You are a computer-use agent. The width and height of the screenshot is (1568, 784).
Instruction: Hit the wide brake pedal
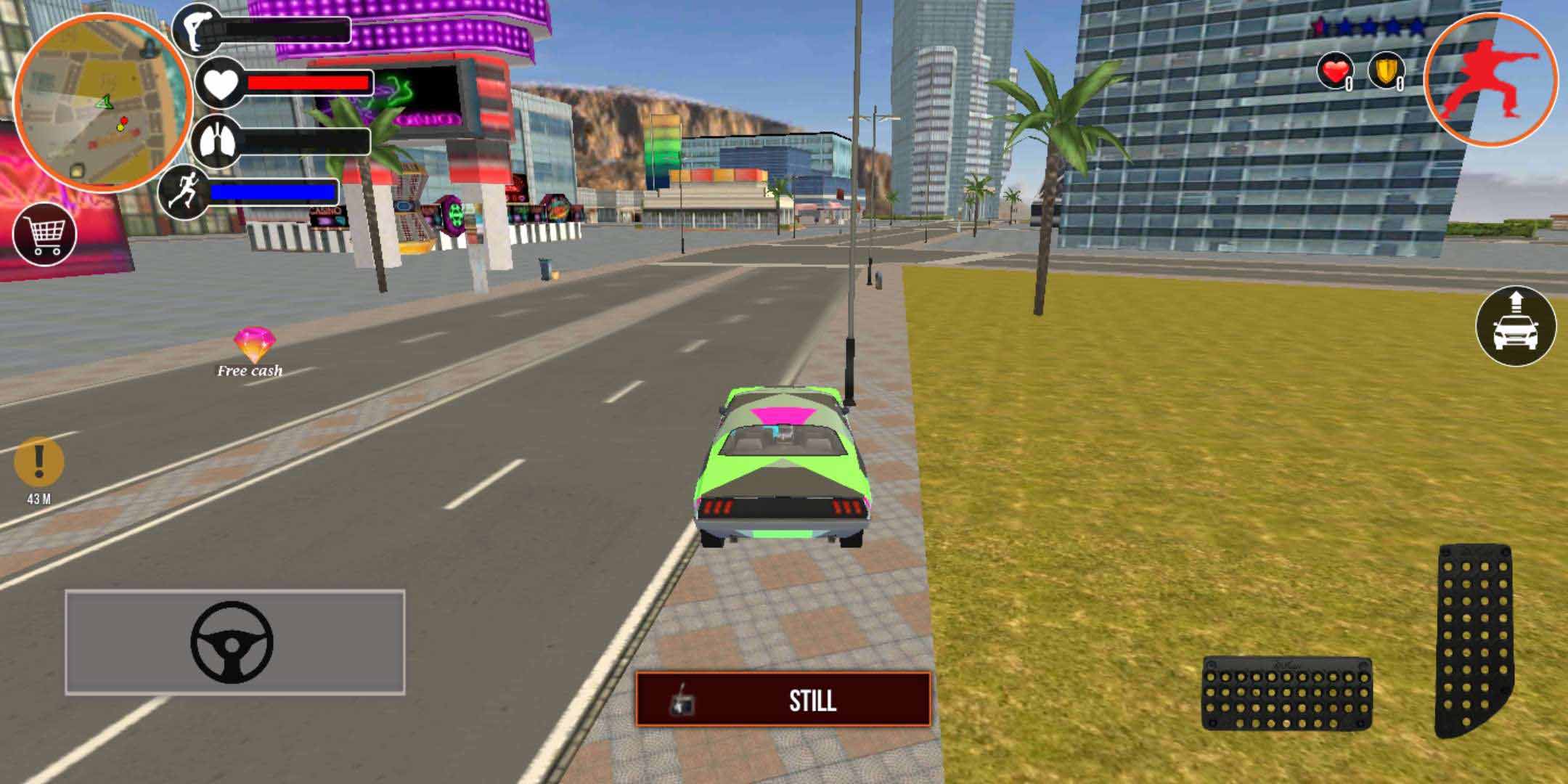pyautogui.click(x=1286, y=694)
